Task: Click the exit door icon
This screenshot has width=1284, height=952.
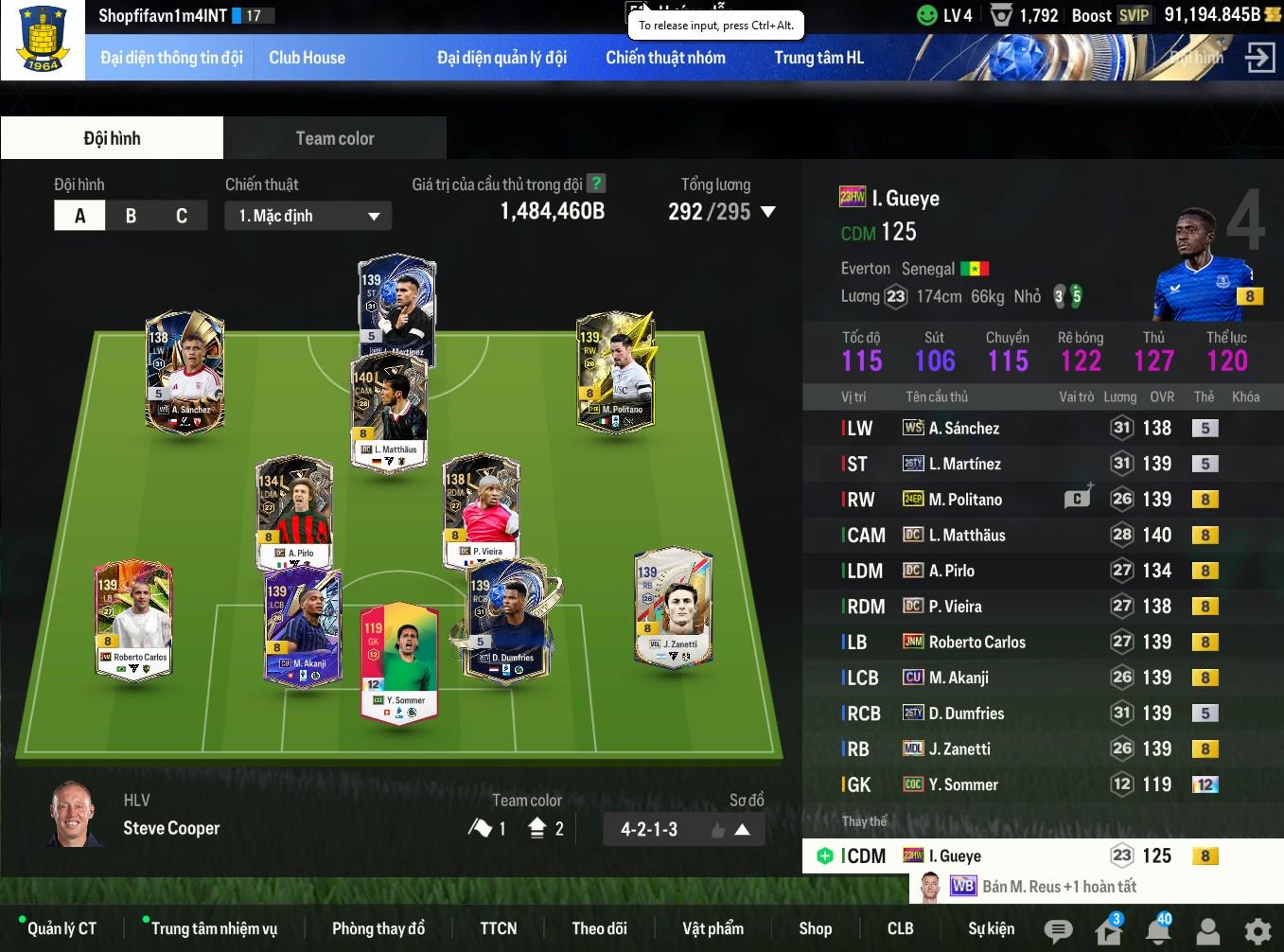Action: point(1259,58)
